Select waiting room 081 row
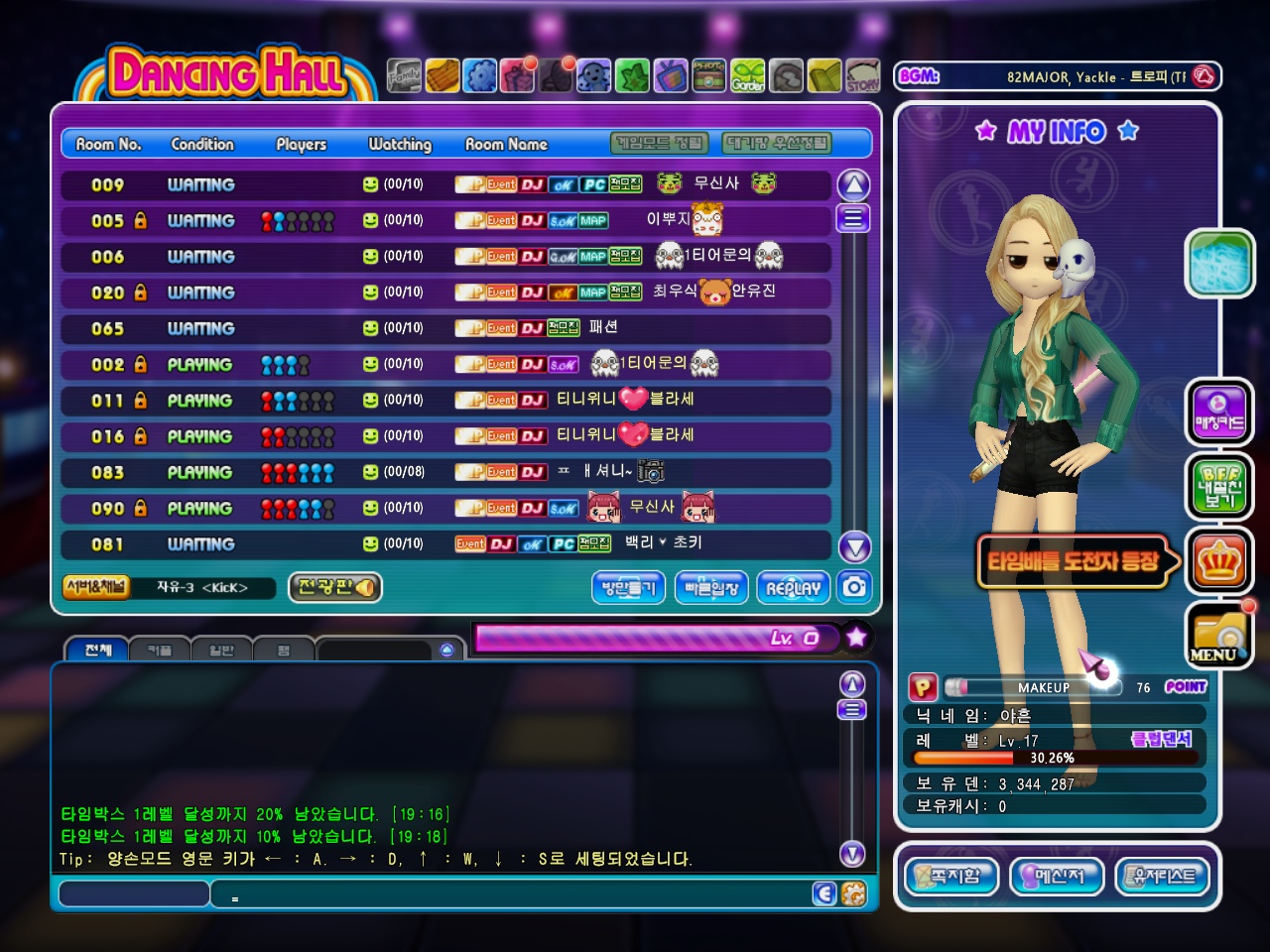Screen dimensions: 1270x952 445,543
